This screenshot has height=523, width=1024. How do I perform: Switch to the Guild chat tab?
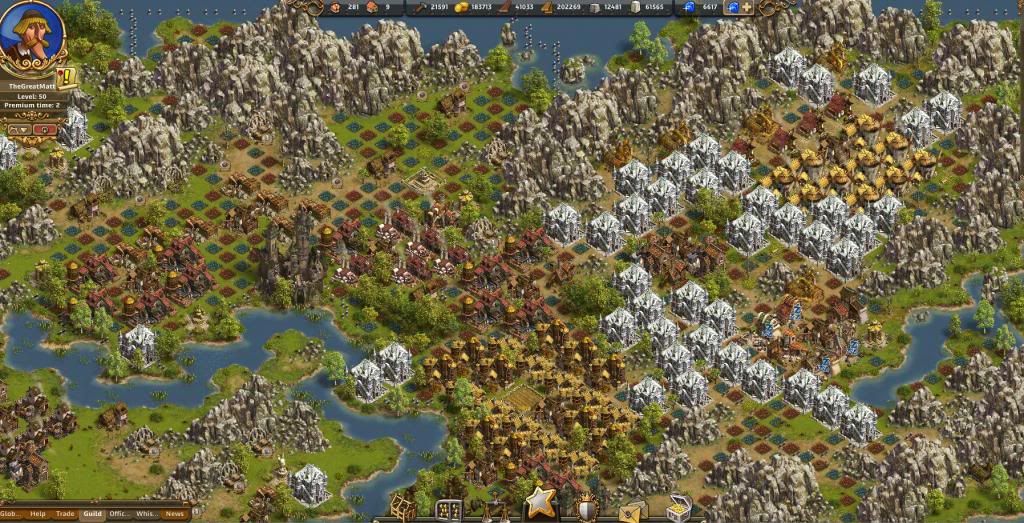click(x=92, y=514)
